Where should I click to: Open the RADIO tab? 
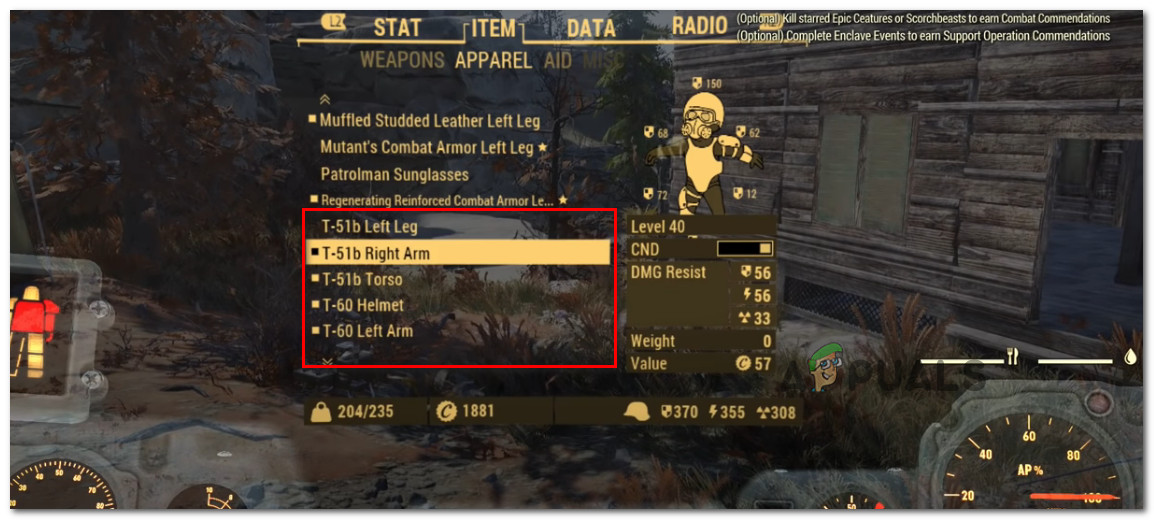(699, 26)
